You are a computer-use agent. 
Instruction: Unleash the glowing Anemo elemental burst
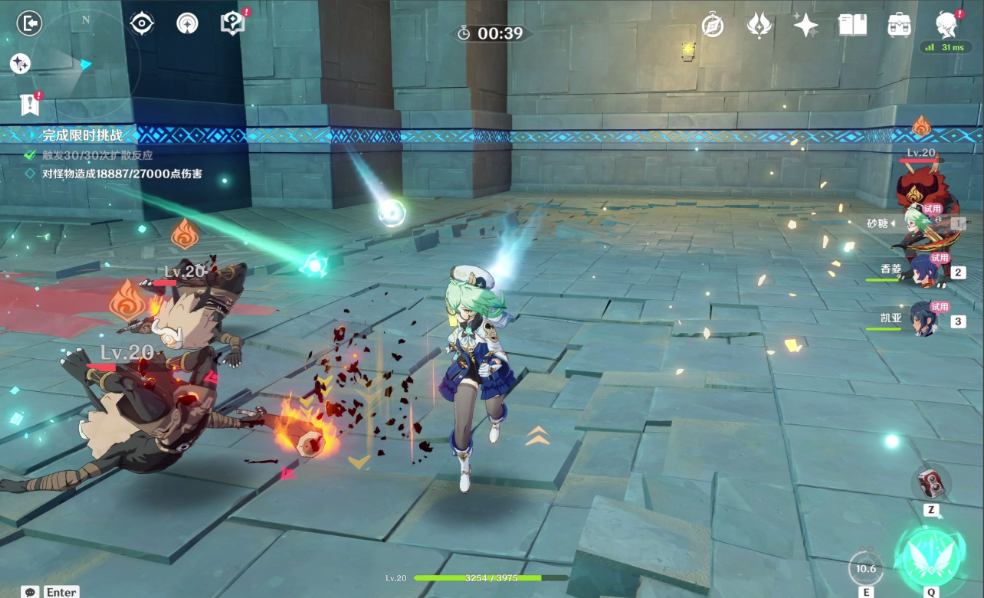click(929, 557)
